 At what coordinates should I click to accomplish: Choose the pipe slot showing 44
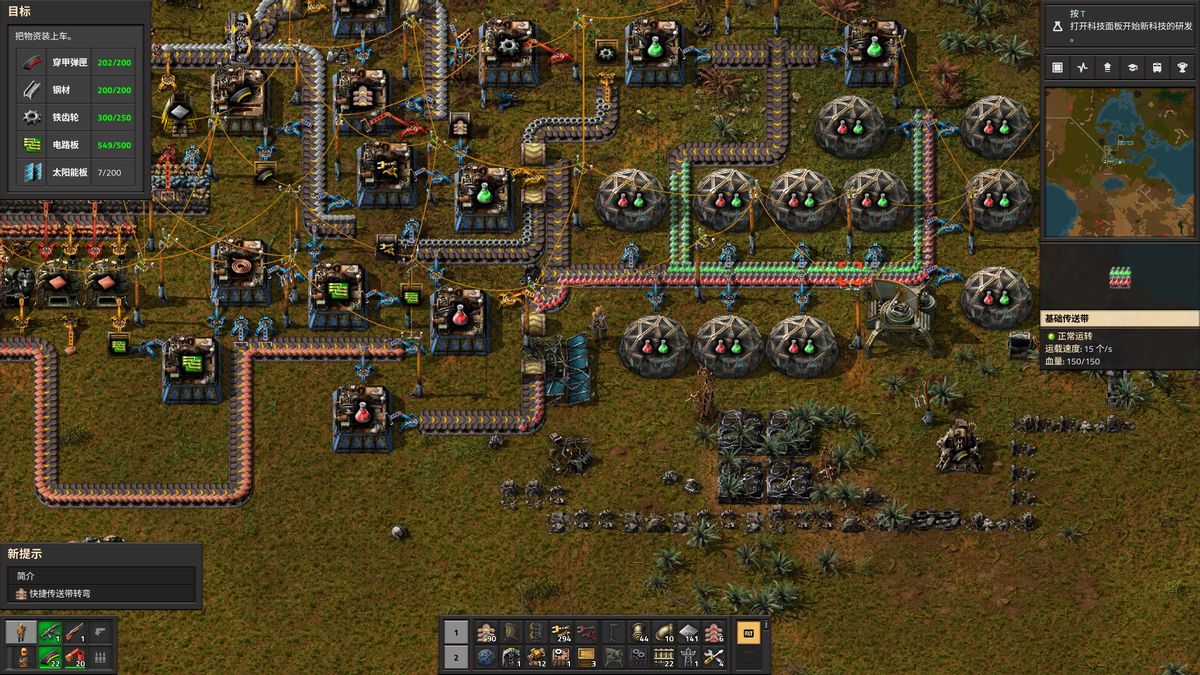[638, 632]
